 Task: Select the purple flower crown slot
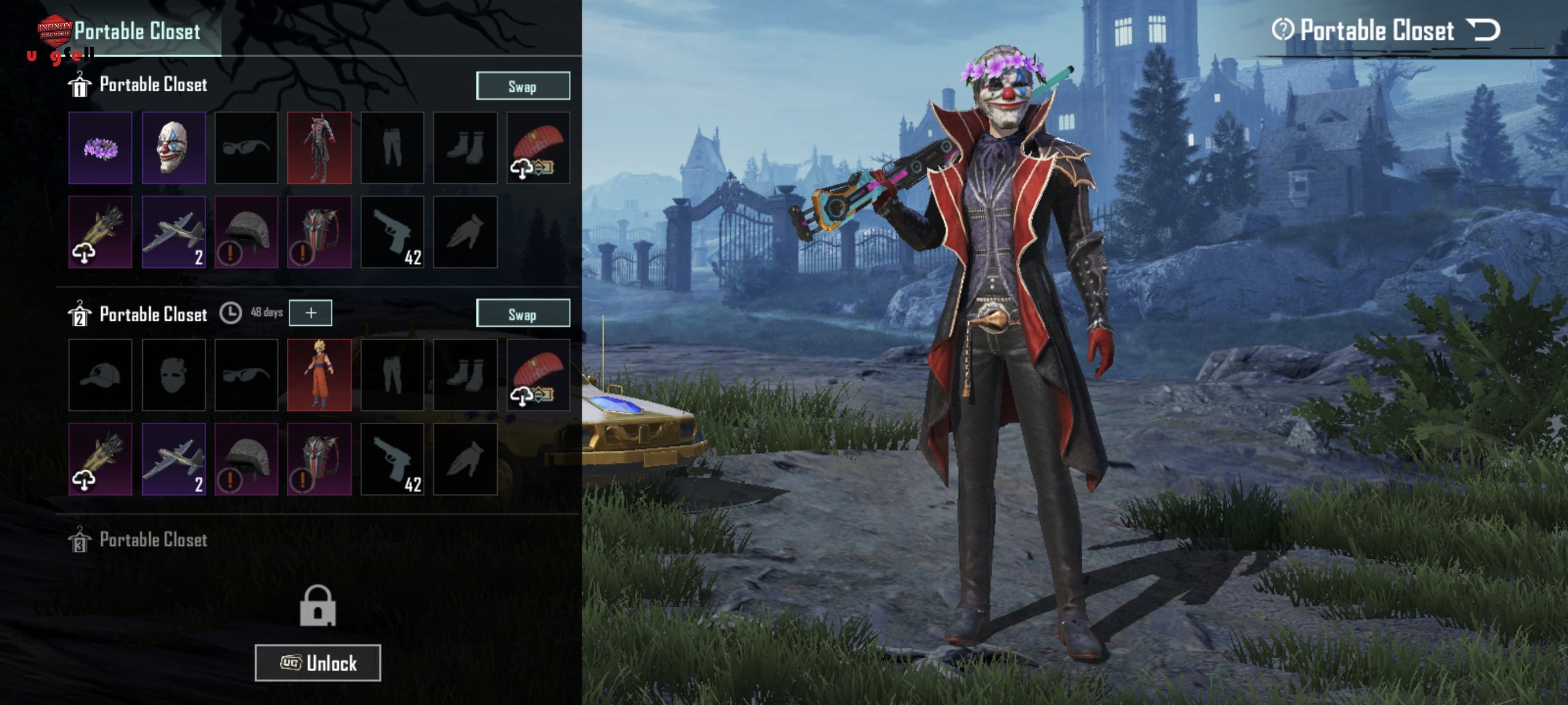(x=101, y=148)
